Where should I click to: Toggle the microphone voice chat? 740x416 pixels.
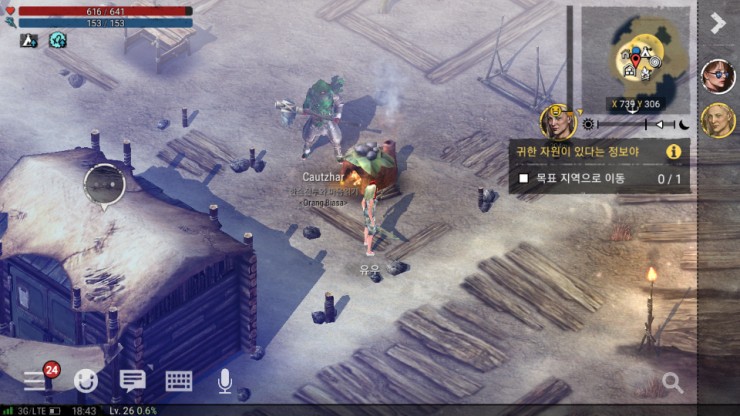(225, 380)
